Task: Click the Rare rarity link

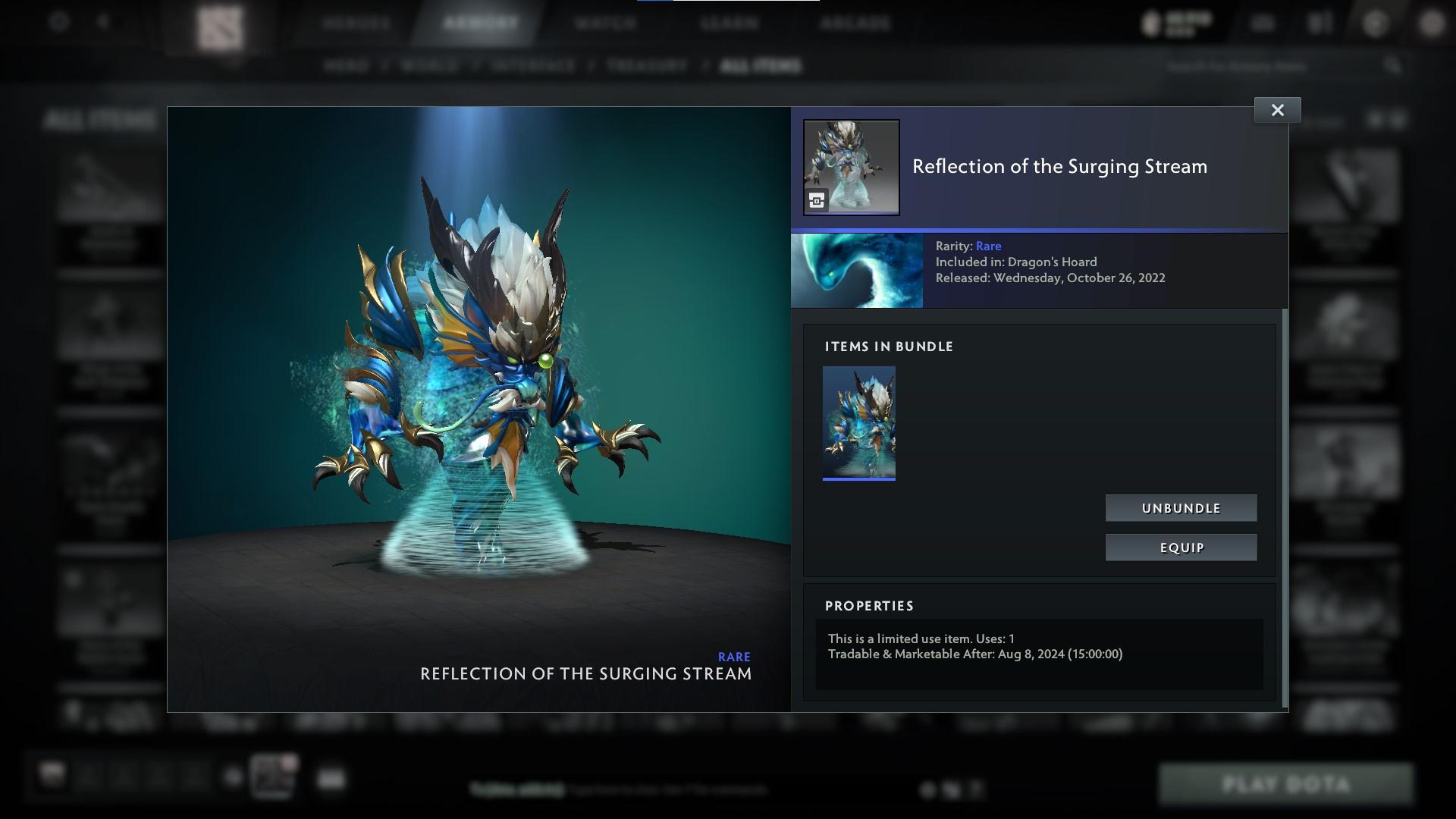Action: pyautogui.click(x=988, y=246)
